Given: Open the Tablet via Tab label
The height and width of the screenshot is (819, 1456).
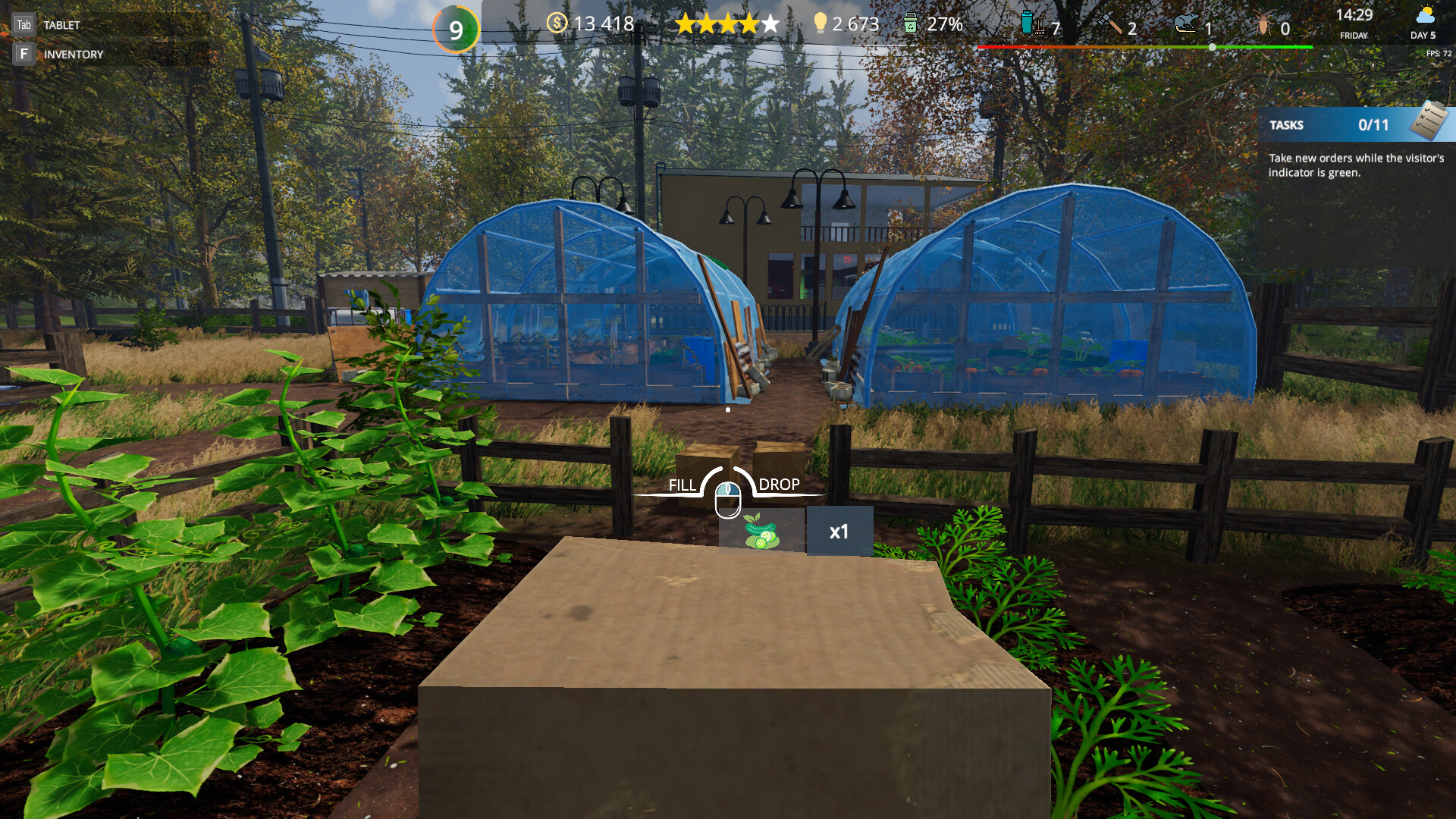Looking at the screenshot, I should coord(24,24).
